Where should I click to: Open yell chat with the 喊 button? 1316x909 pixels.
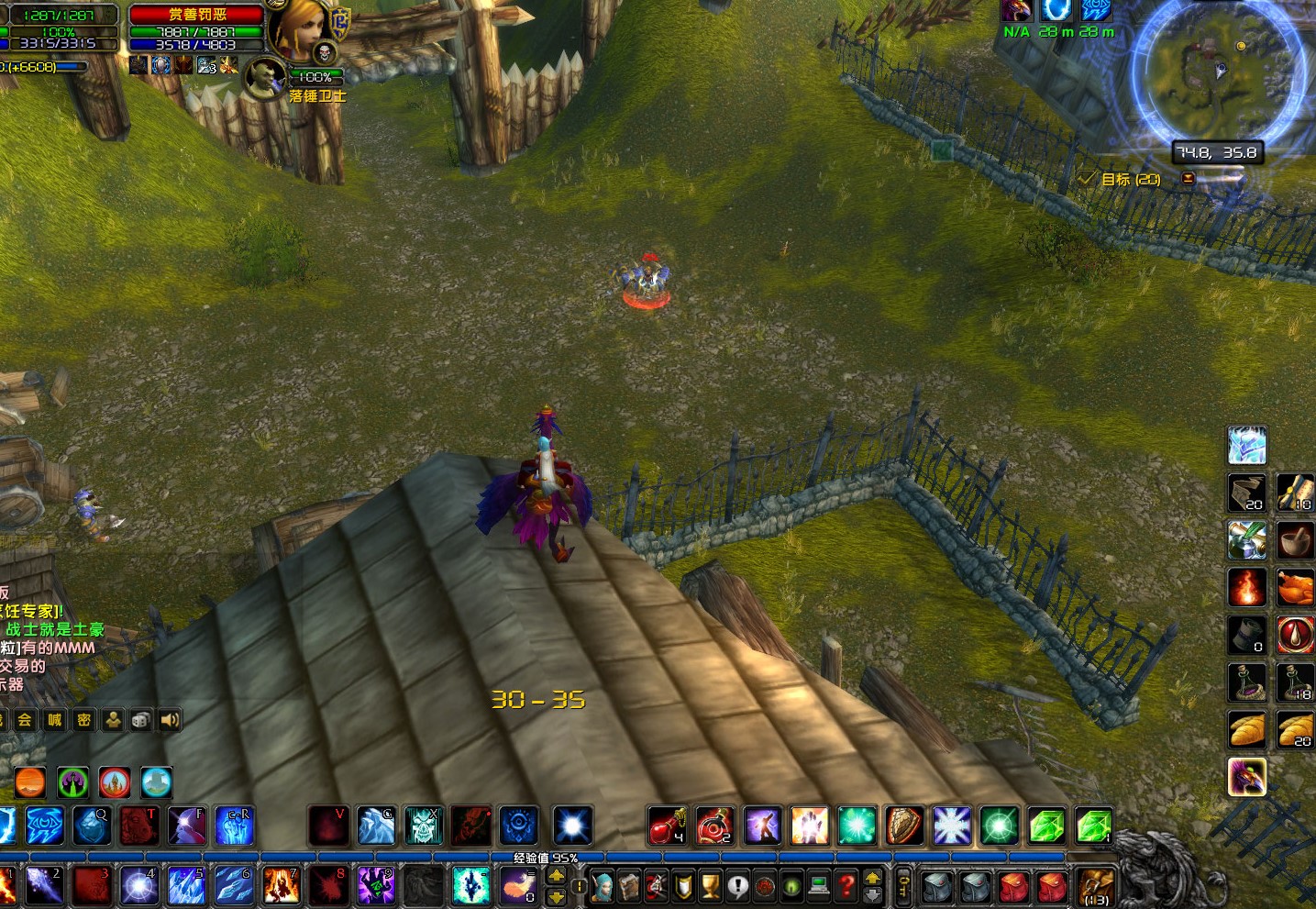pyautogui.click(x=53, y=720)
